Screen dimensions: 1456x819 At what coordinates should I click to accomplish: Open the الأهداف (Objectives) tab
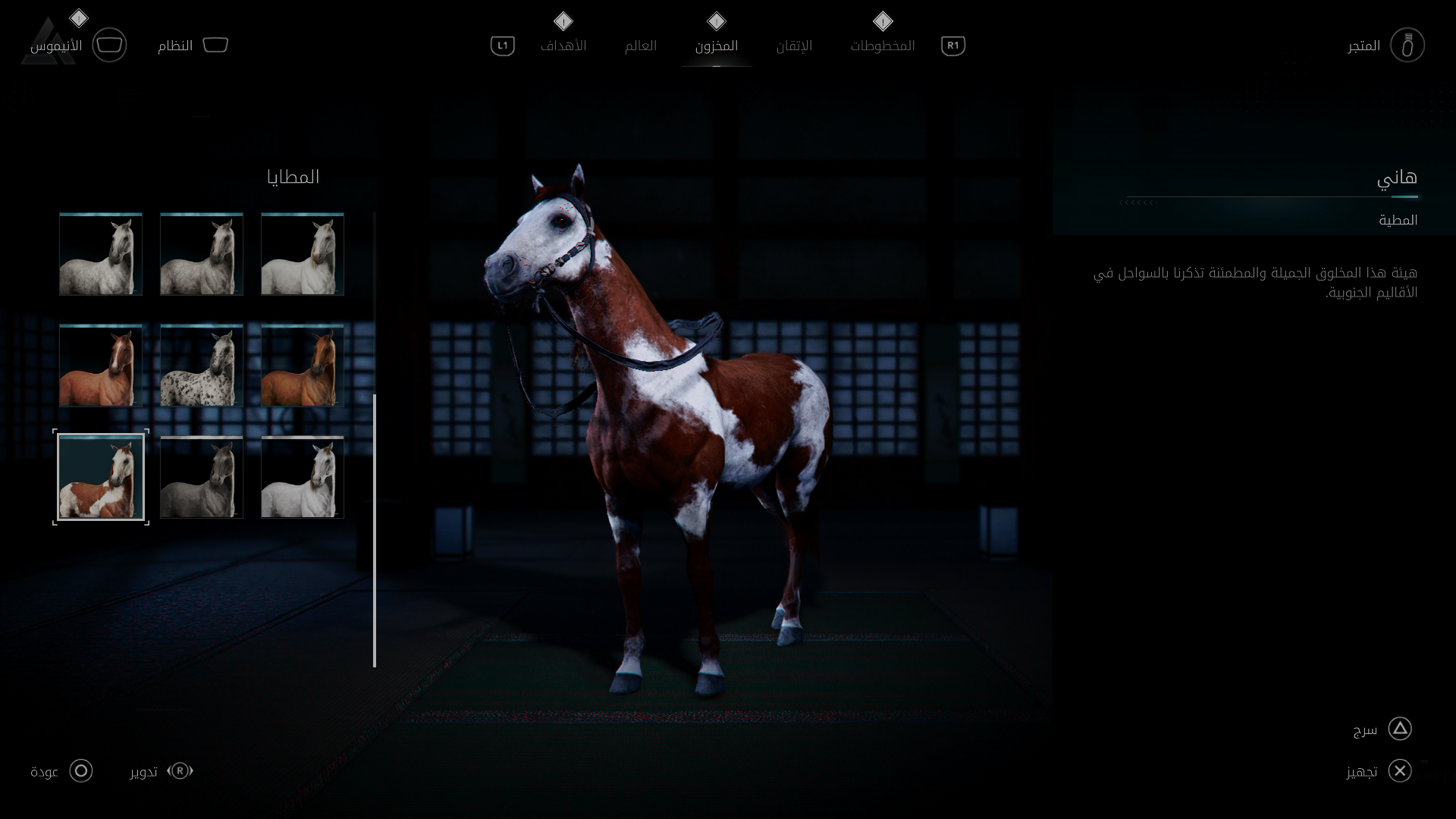(563, 45)
